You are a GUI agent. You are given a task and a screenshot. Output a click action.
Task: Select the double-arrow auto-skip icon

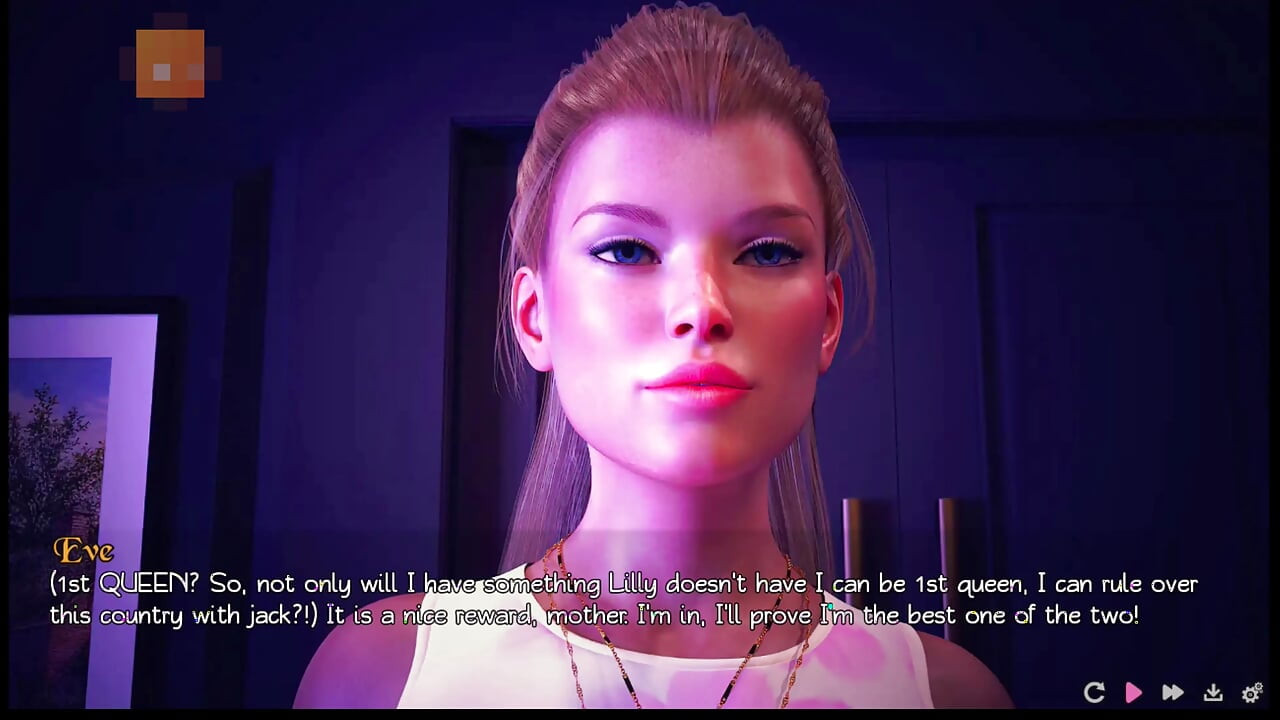pyautogui.click(x=1173, y=691)
